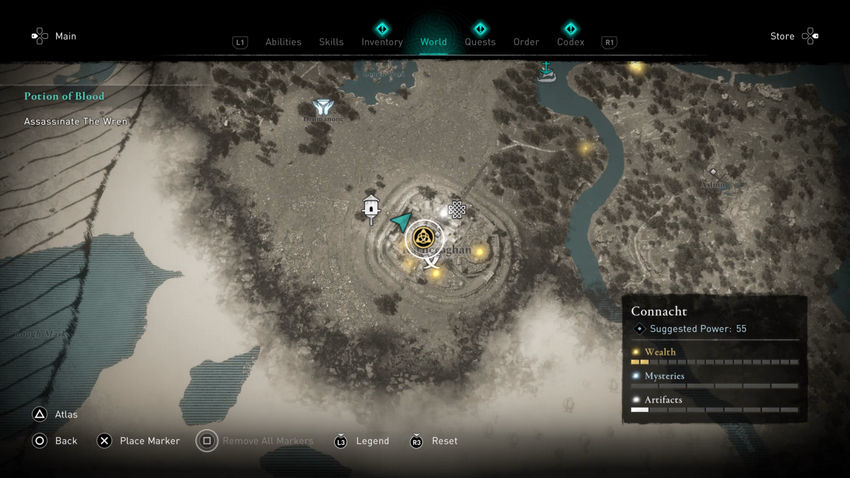
Task: Switch to the Codex tab
Action: tap(570, 42)
